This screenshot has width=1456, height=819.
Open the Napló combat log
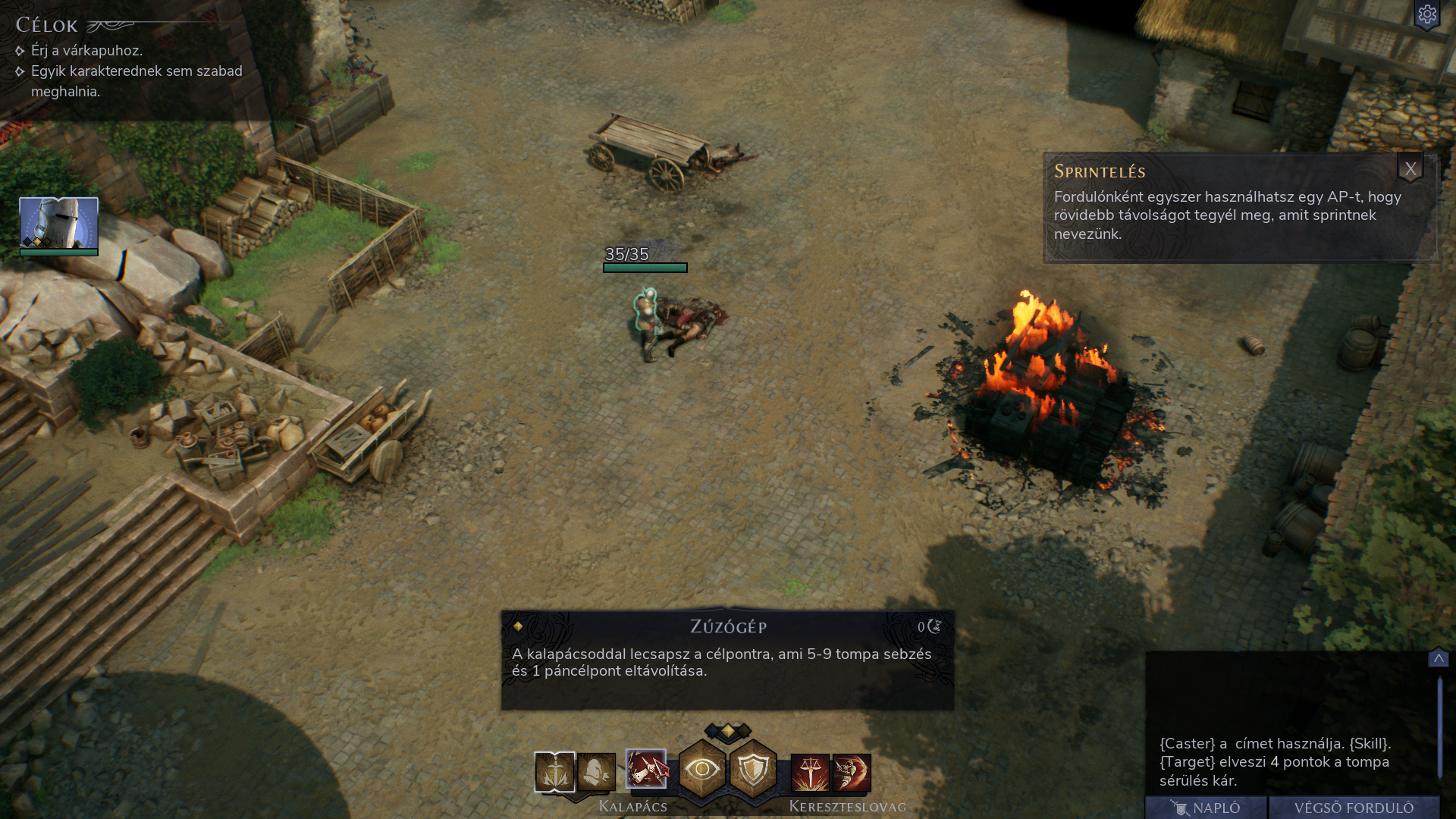click(x=1206, y=808)
